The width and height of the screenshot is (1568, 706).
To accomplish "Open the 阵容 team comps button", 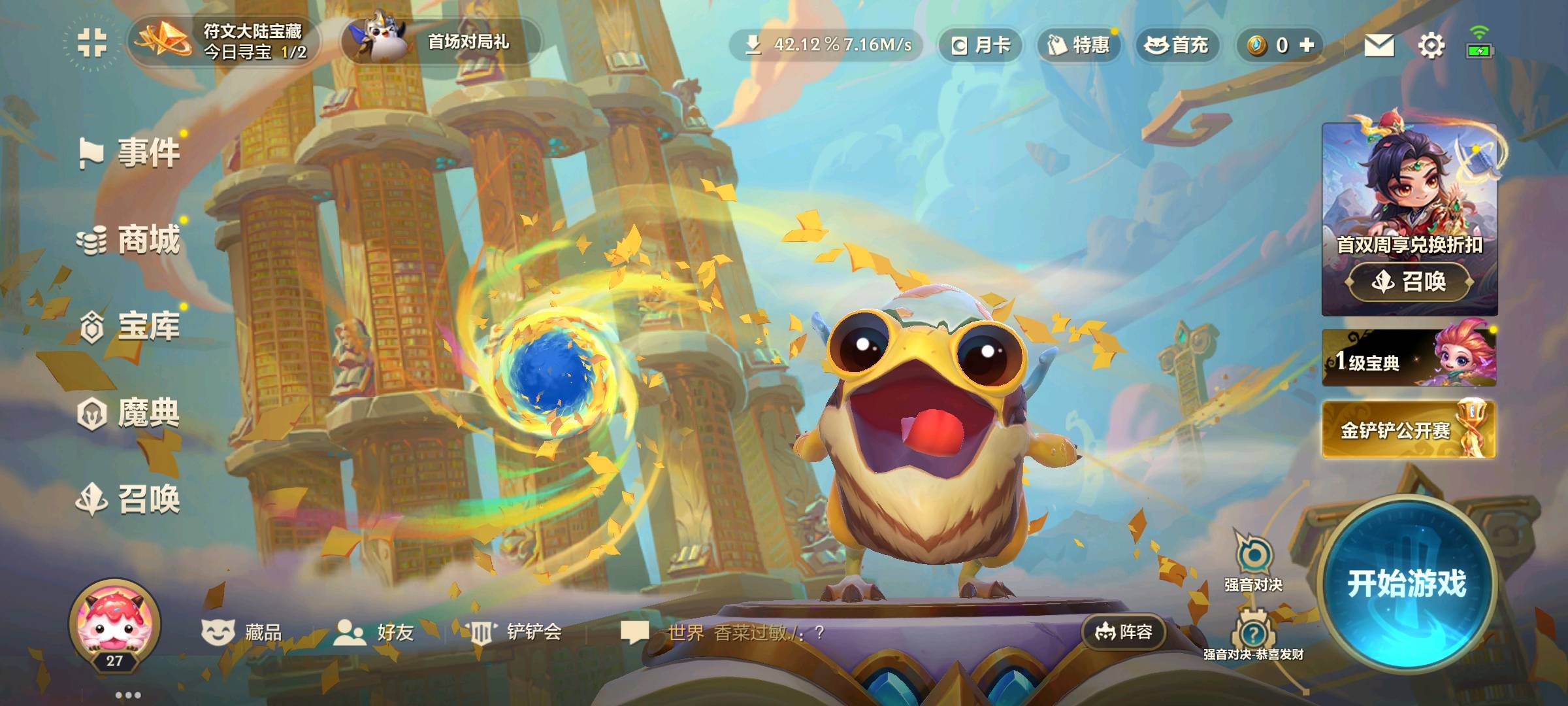I will click(x=1124, y=632).
